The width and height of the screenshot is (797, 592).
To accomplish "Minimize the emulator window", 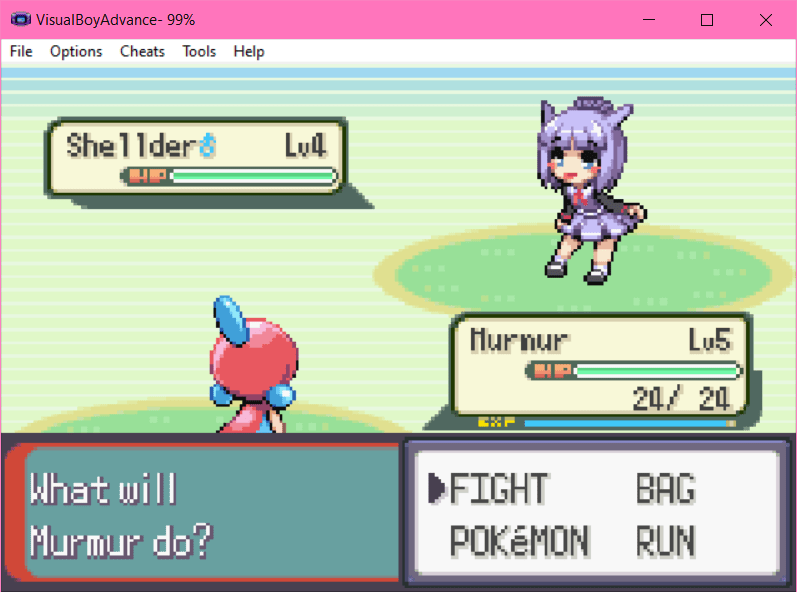I will [x=649, y=20].
